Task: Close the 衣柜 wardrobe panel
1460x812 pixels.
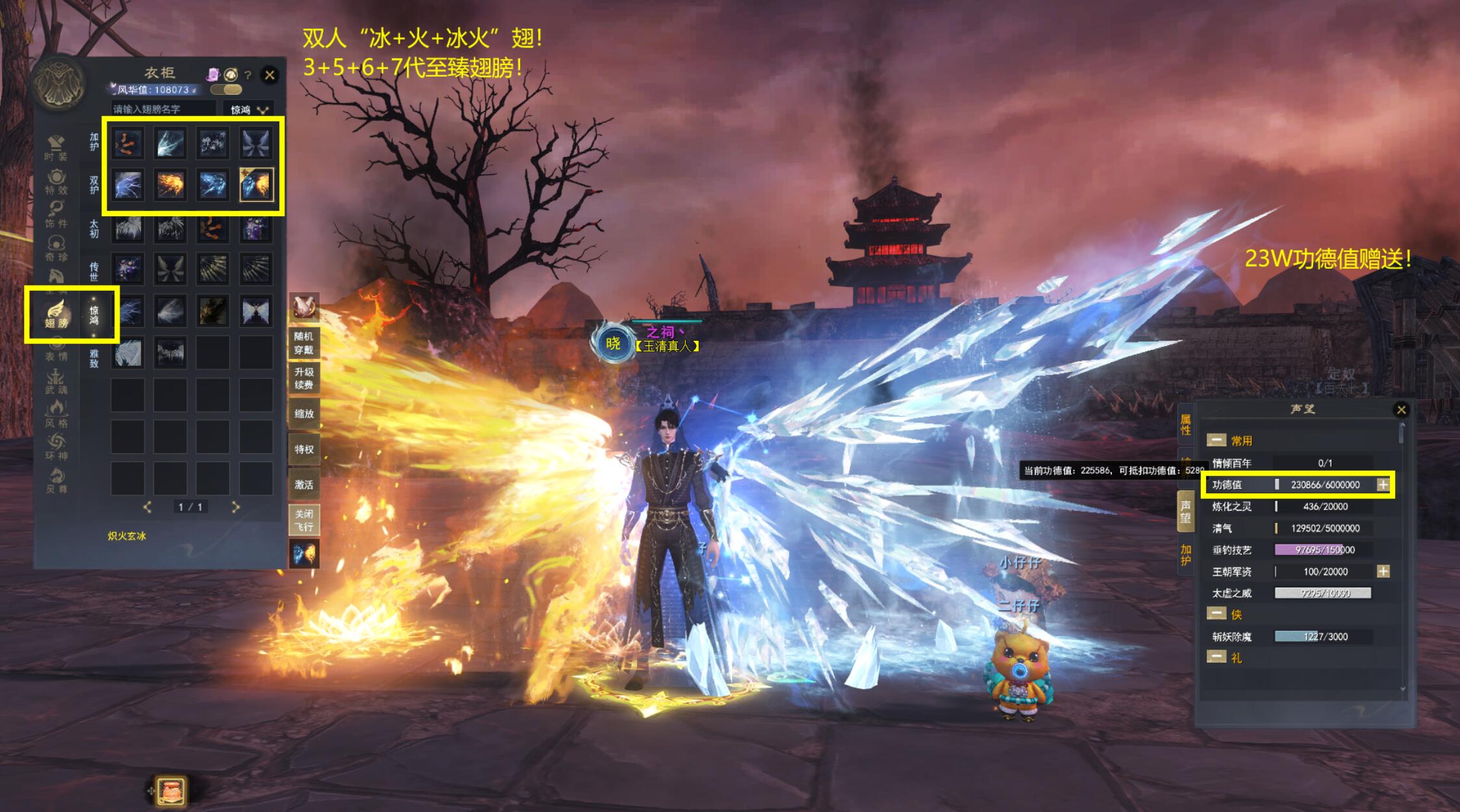Action: pyautogui.click(x=270, y=75)
